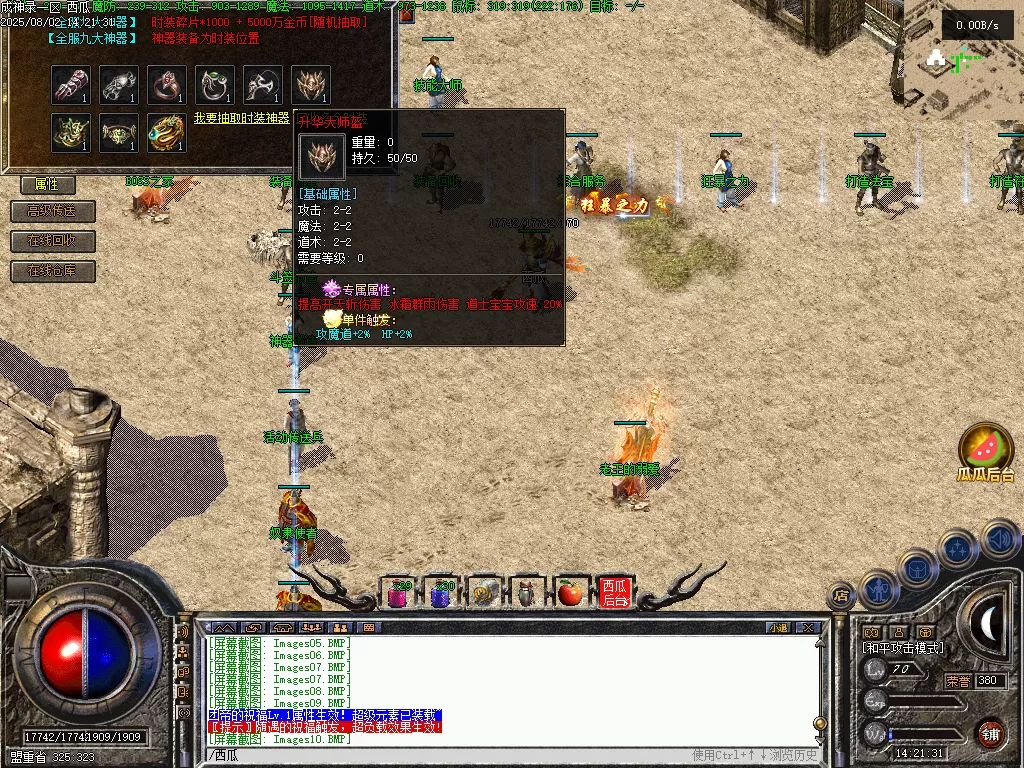Open 在线回收 online recycling
The image size is (1024, 768).
(52, 241)
